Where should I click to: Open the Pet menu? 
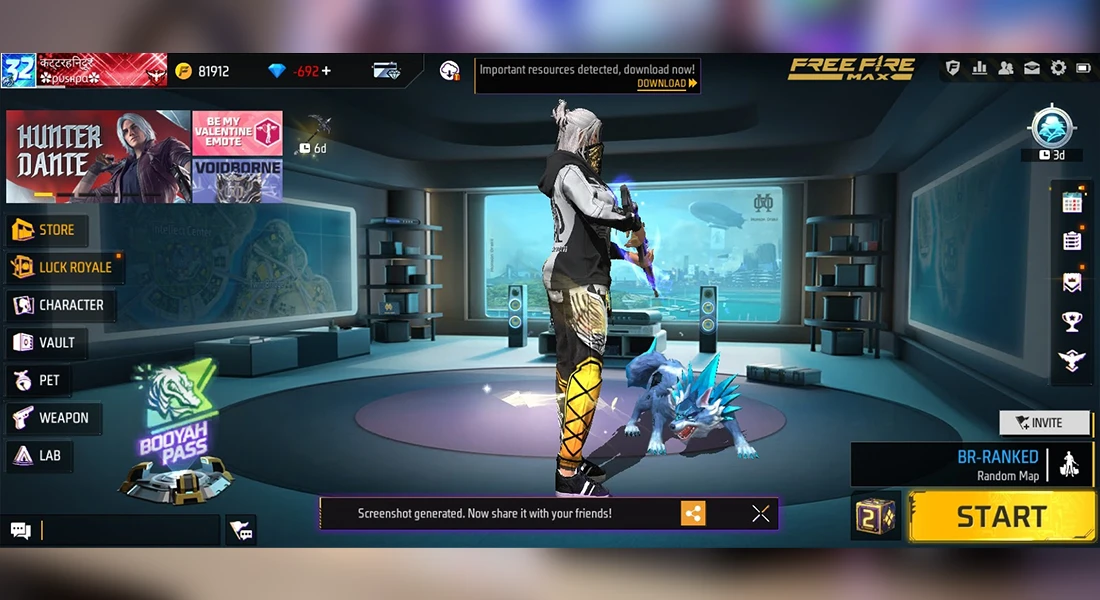coord(38,380)
